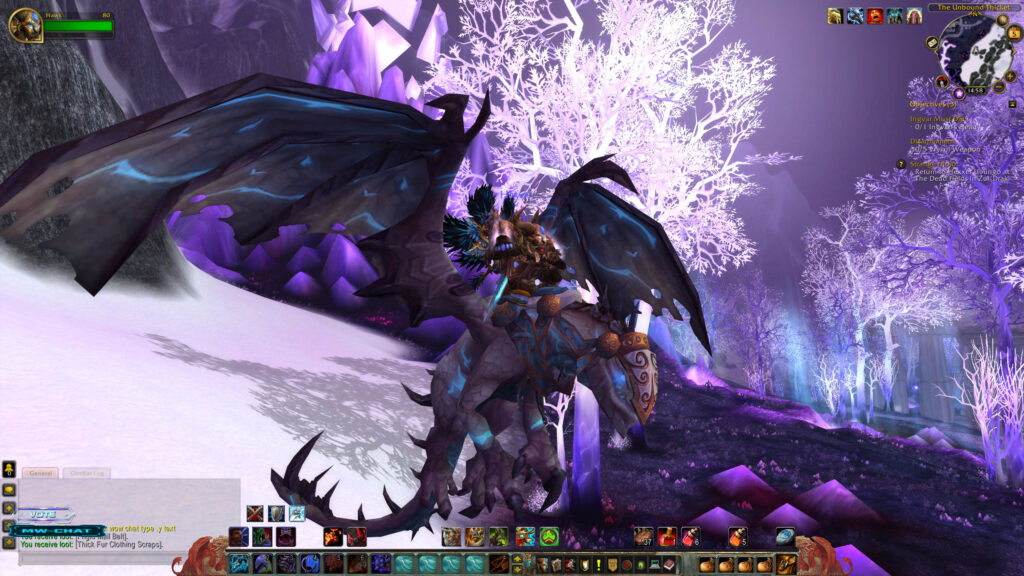Image resolution: width=1024 pixels, height=576 pixels.
Task: Click the player portrait frame
Action: (x=24, y=24)
